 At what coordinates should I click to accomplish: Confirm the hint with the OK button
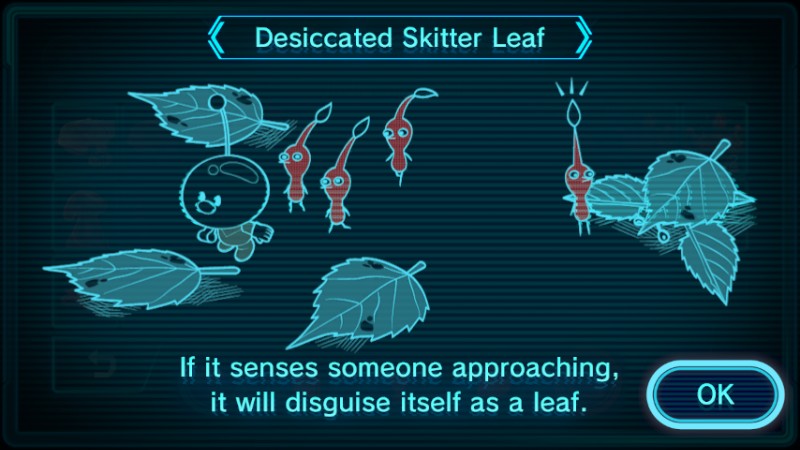pos(714,394)
